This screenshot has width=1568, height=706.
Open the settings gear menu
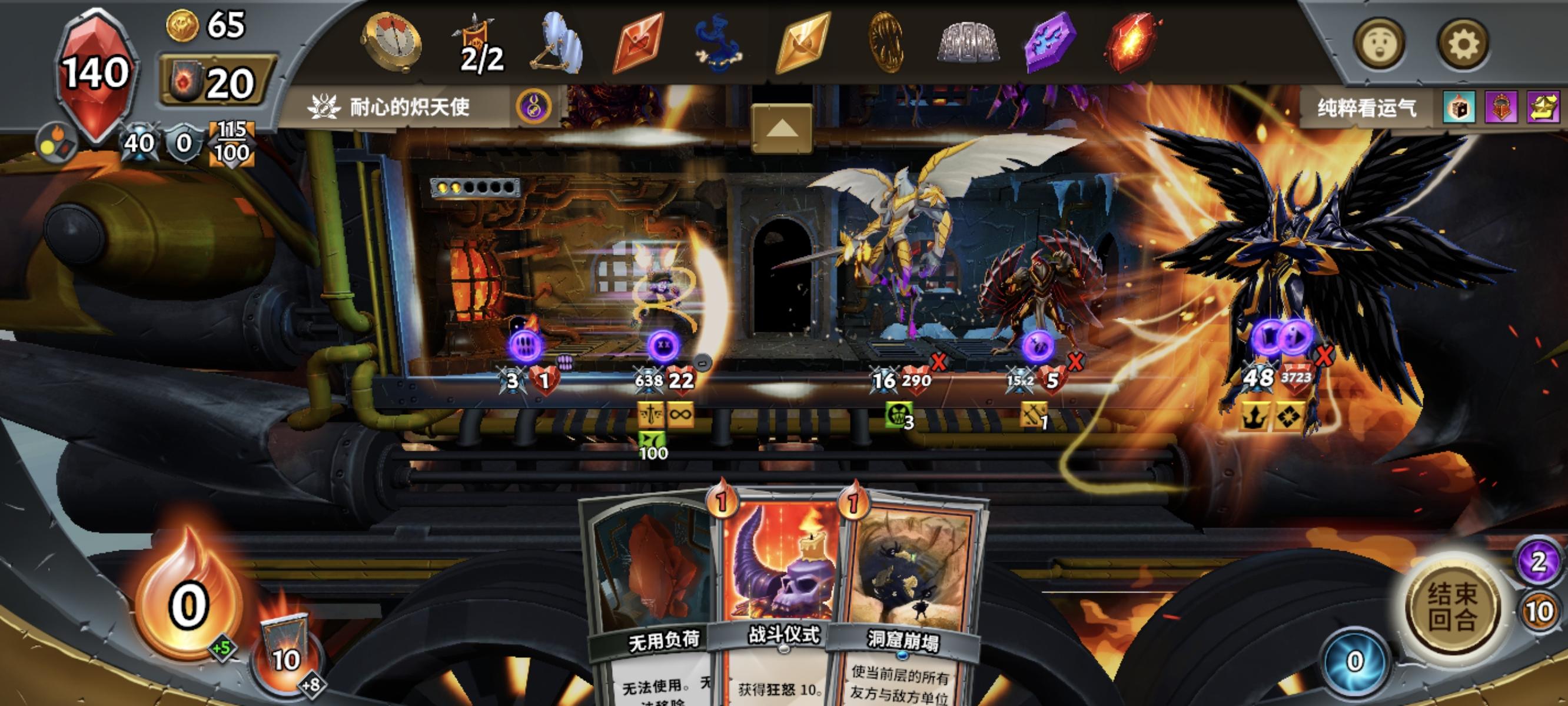click(1464, 42)
